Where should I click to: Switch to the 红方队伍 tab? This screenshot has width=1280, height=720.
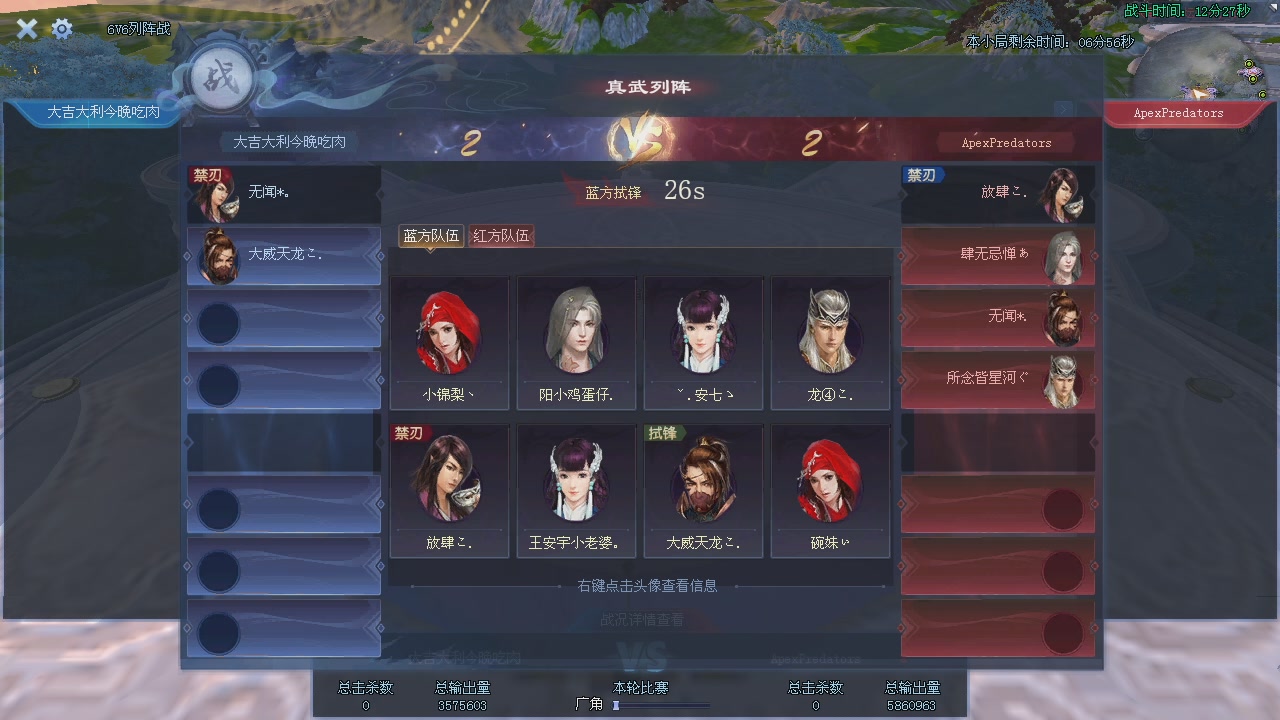click(500, 236)
